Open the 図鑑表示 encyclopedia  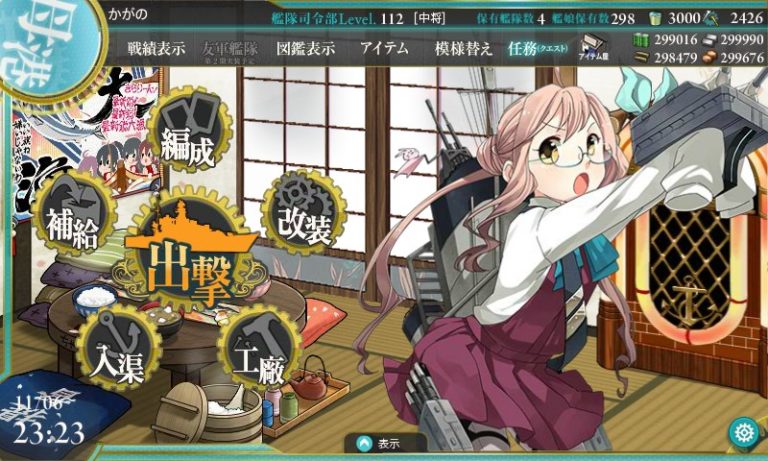[306, 48]
